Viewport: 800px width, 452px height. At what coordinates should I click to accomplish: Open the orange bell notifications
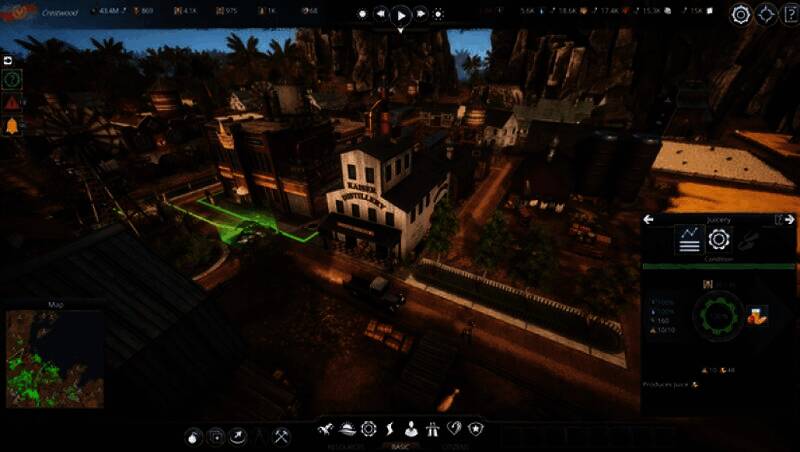pyautogui.click(x=12, y=125)
